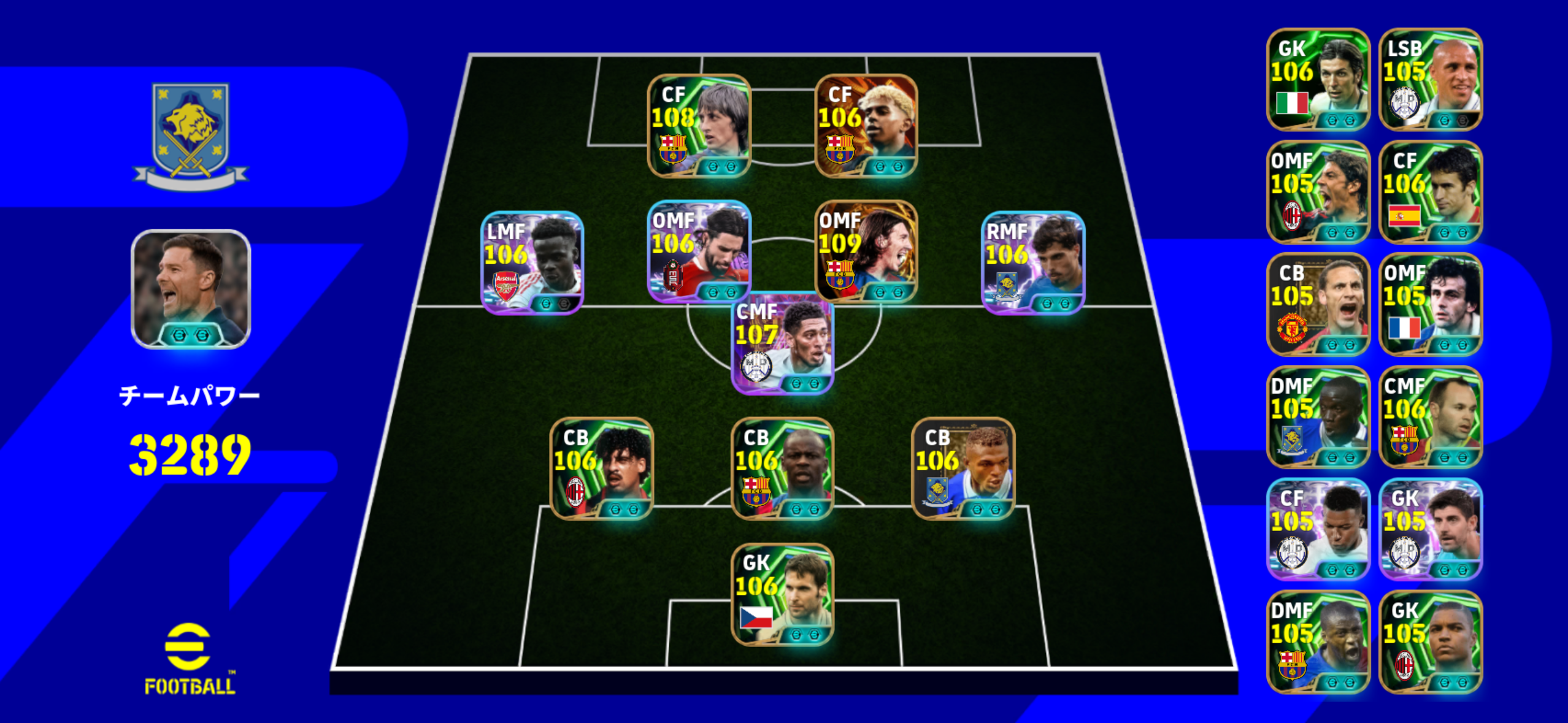Pick the LMF 106 Arsenal card

532,262
